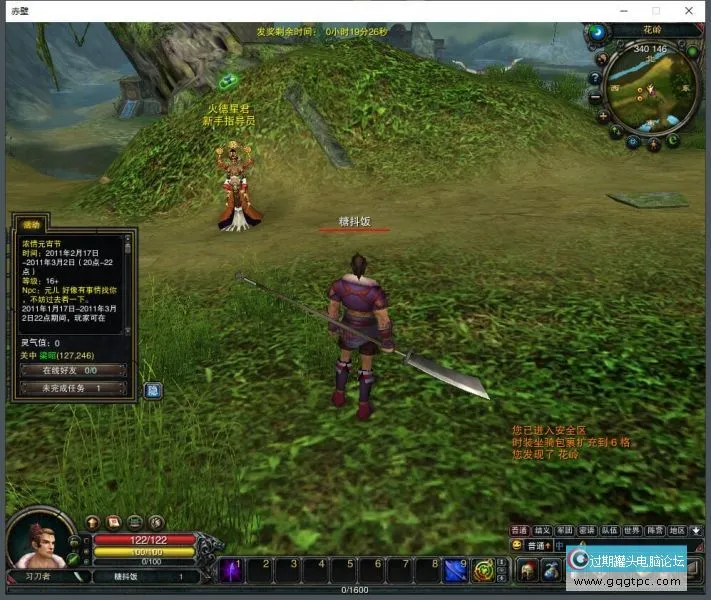711x600 pixels.
Task: Click the upward arrow icon above health bar
Action: coord(93,522)
